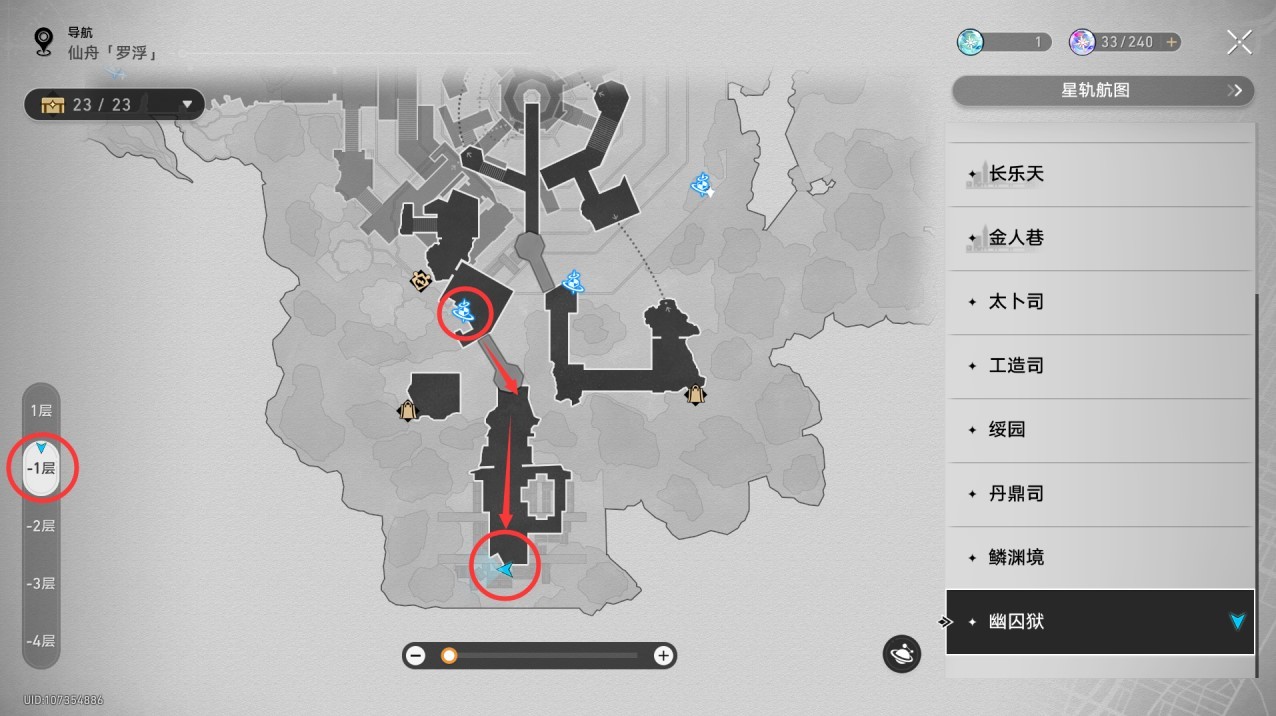Go to floor -4层
The image size is (1276, 716).
[41, 641]
